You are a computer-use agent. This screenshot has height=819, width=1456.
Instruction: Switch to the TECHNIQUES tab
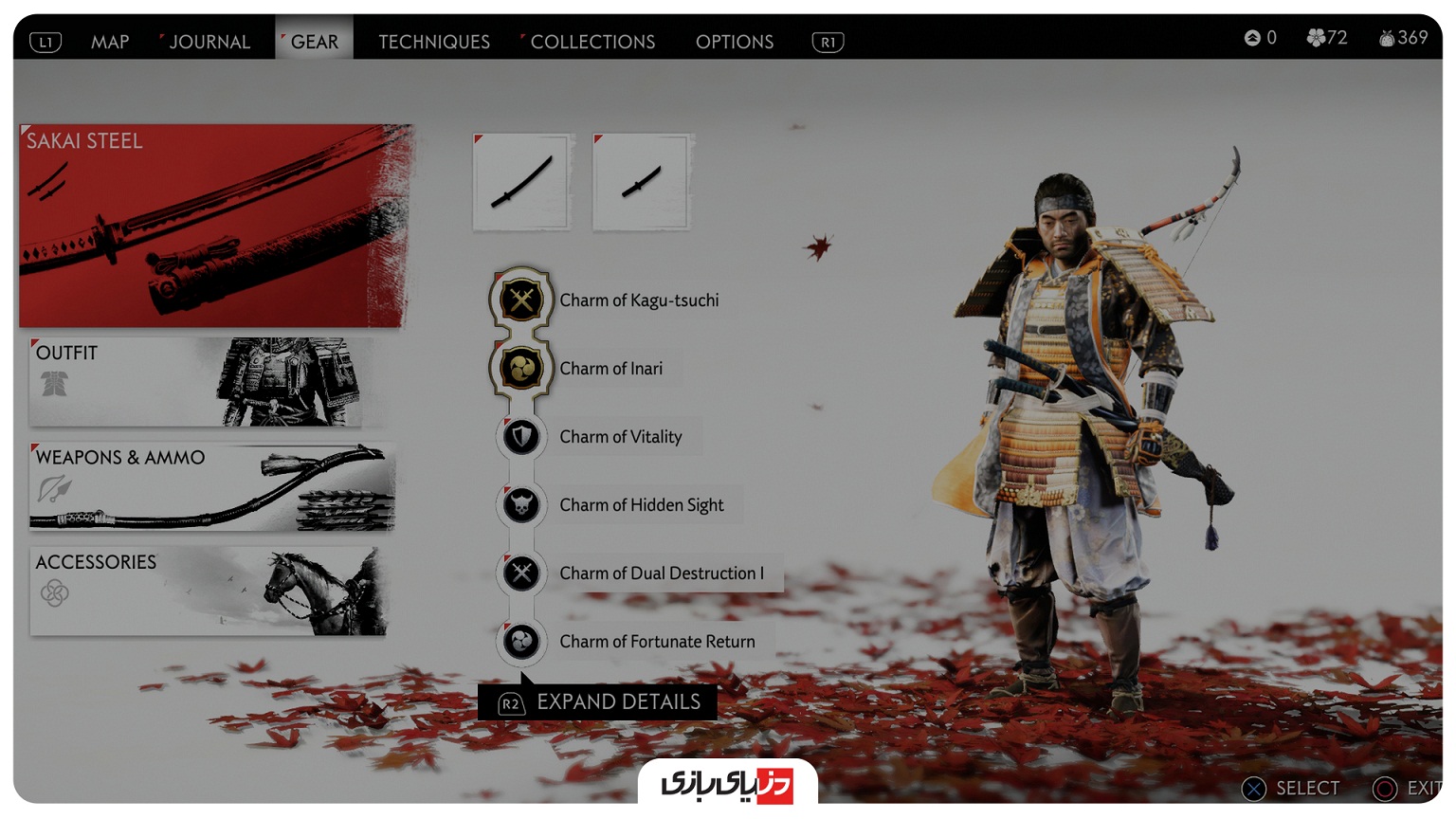433,41
